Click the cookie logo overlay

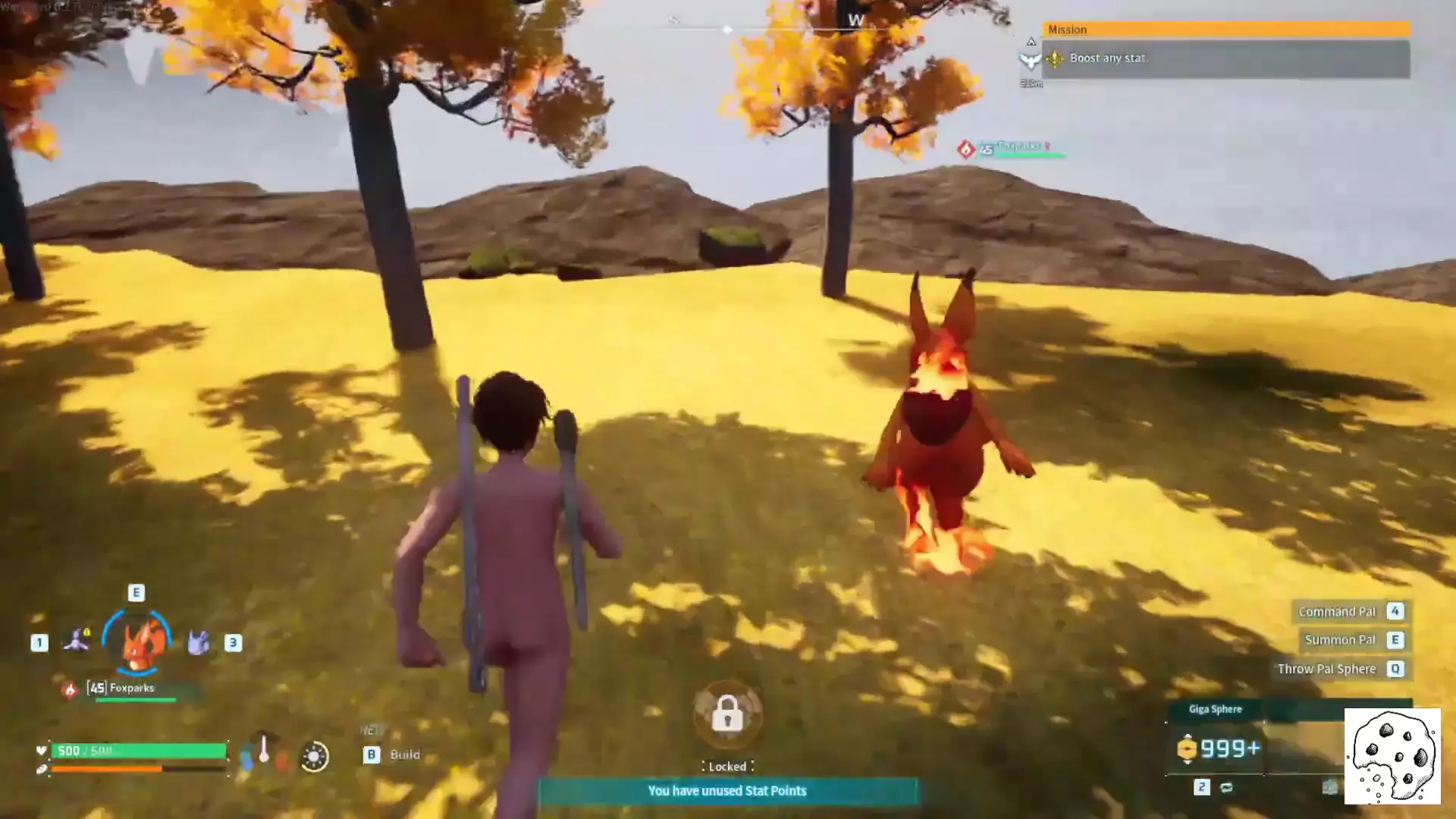click(1392, 756)
